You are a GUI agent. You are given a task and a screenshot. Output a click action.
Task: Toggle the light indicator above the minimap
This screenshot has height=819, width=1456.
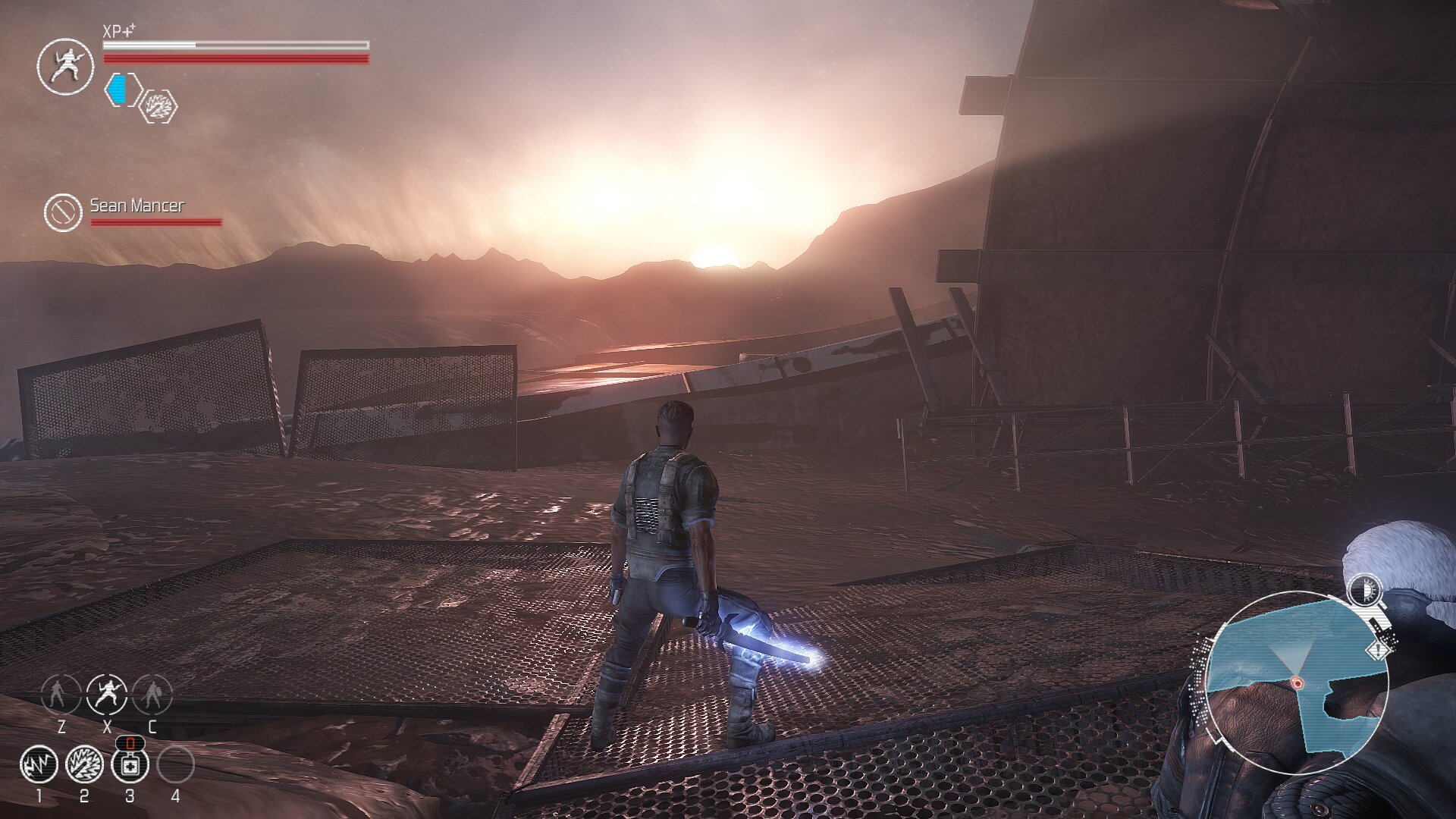tap(1366, 591)
